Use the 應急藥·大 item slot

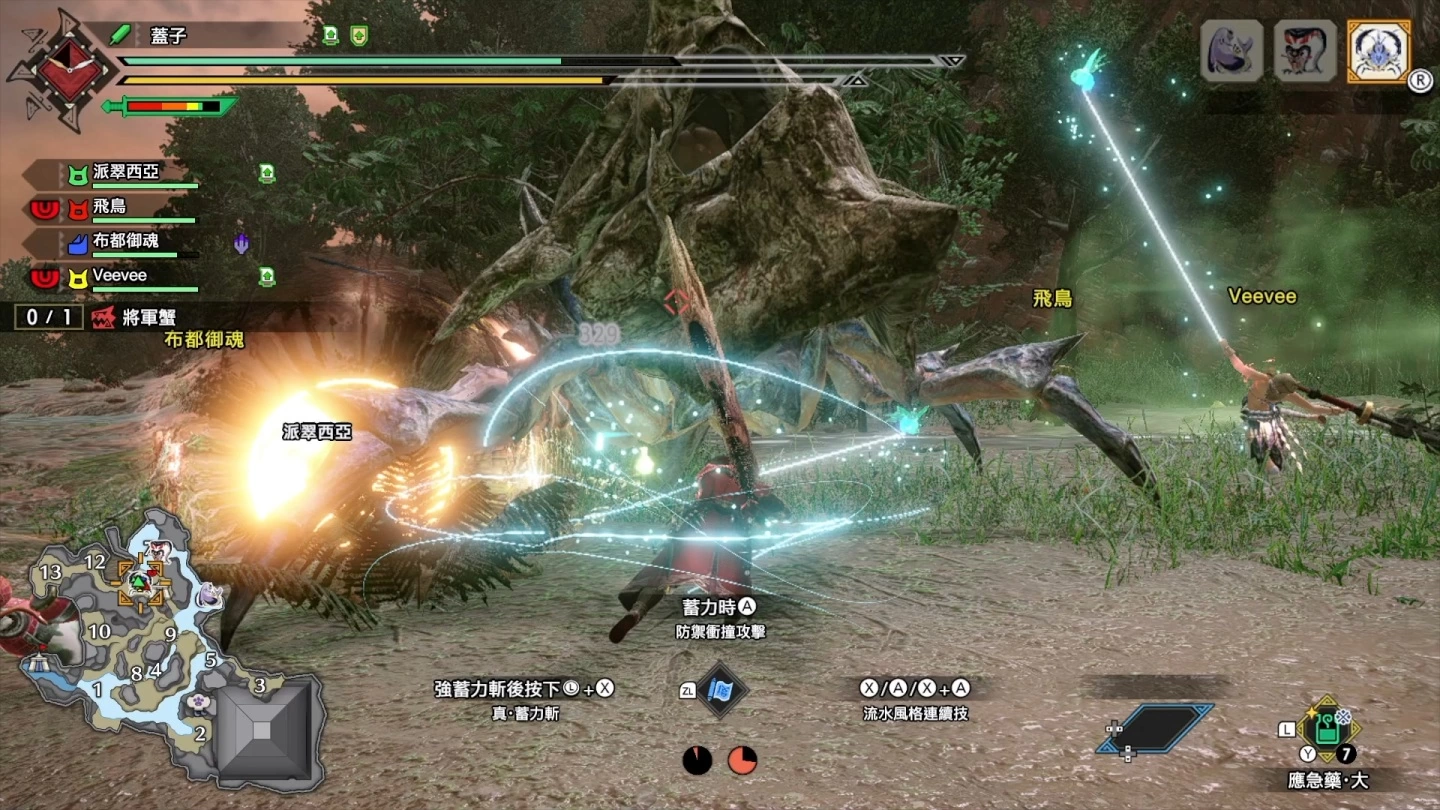coord(1327,730)
